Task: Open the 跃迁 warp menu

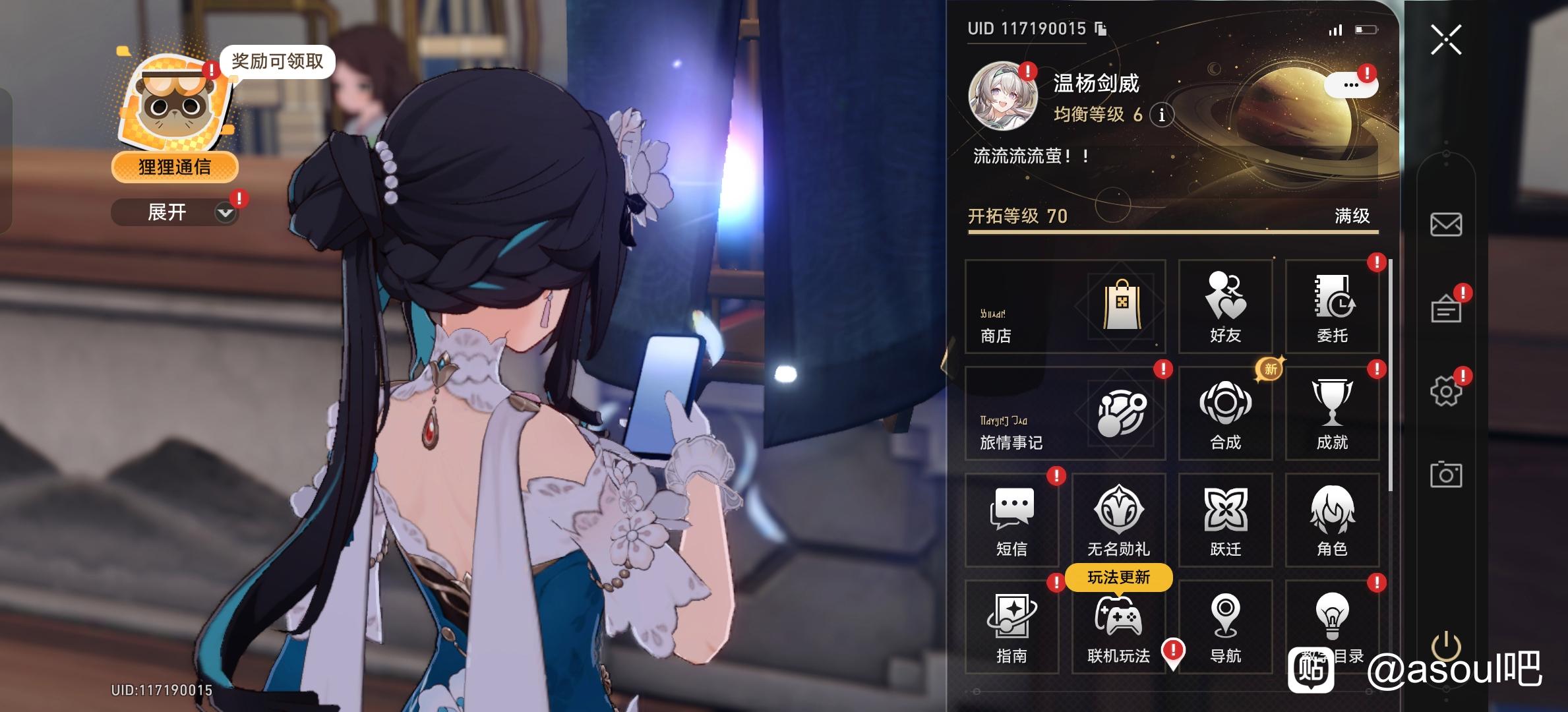Action: (x=1225, y=520)
